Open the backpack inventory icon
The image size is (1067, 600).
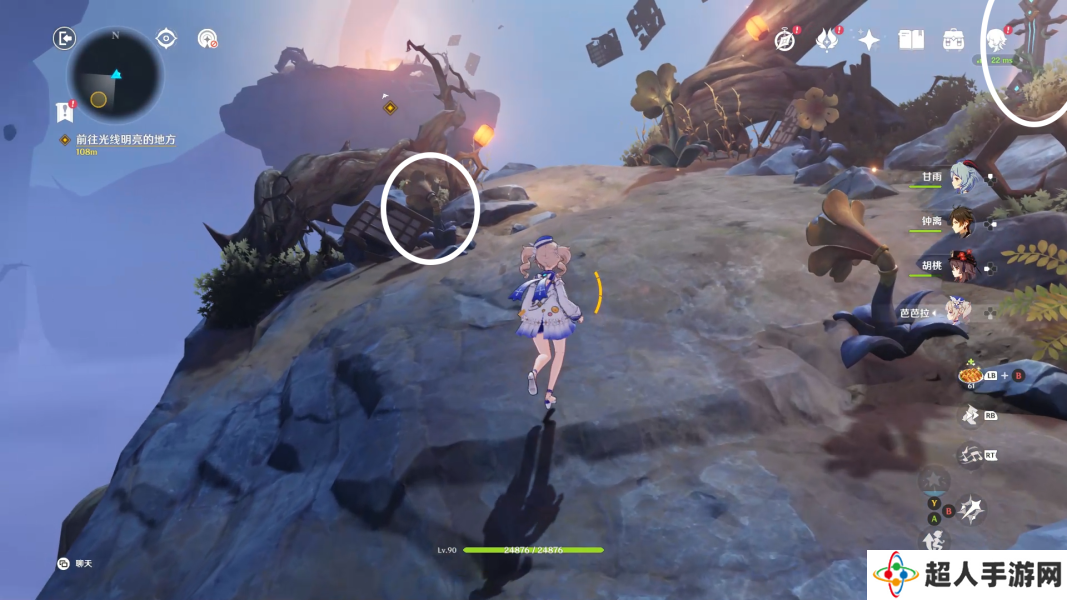click(953, 40)
